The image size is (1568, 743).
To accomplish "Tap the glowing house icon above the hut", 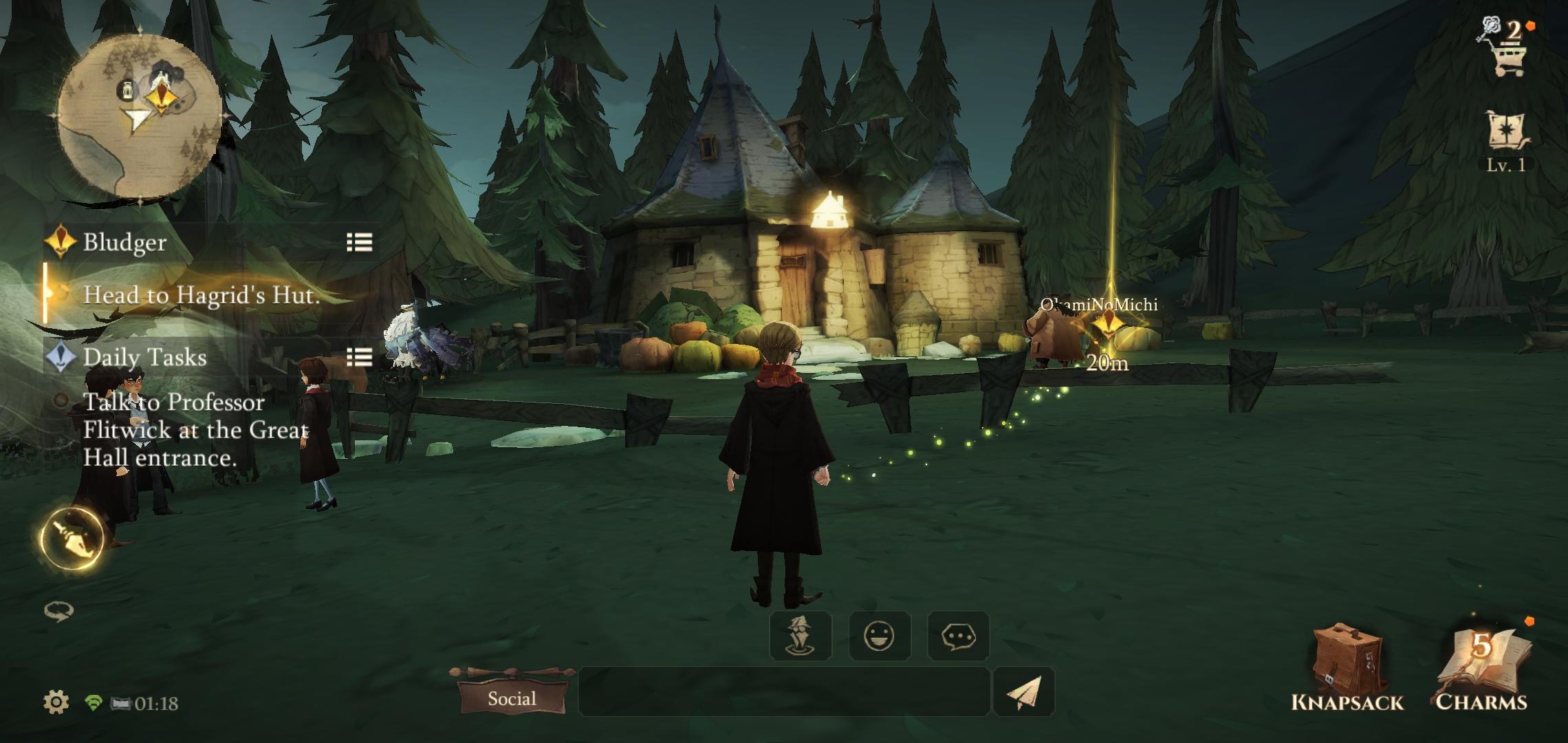I will (827, 209).
